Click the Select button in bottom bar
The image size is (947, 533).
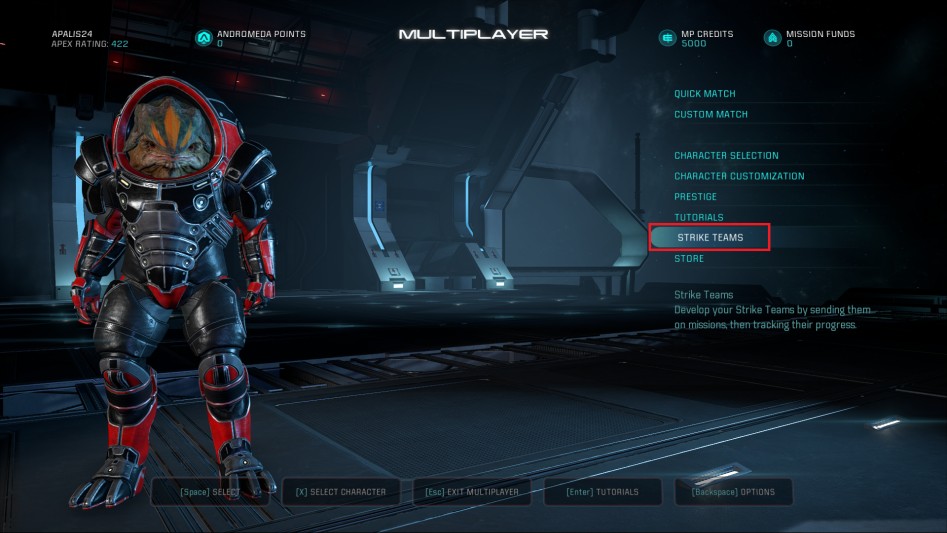(x=211, y=492)
